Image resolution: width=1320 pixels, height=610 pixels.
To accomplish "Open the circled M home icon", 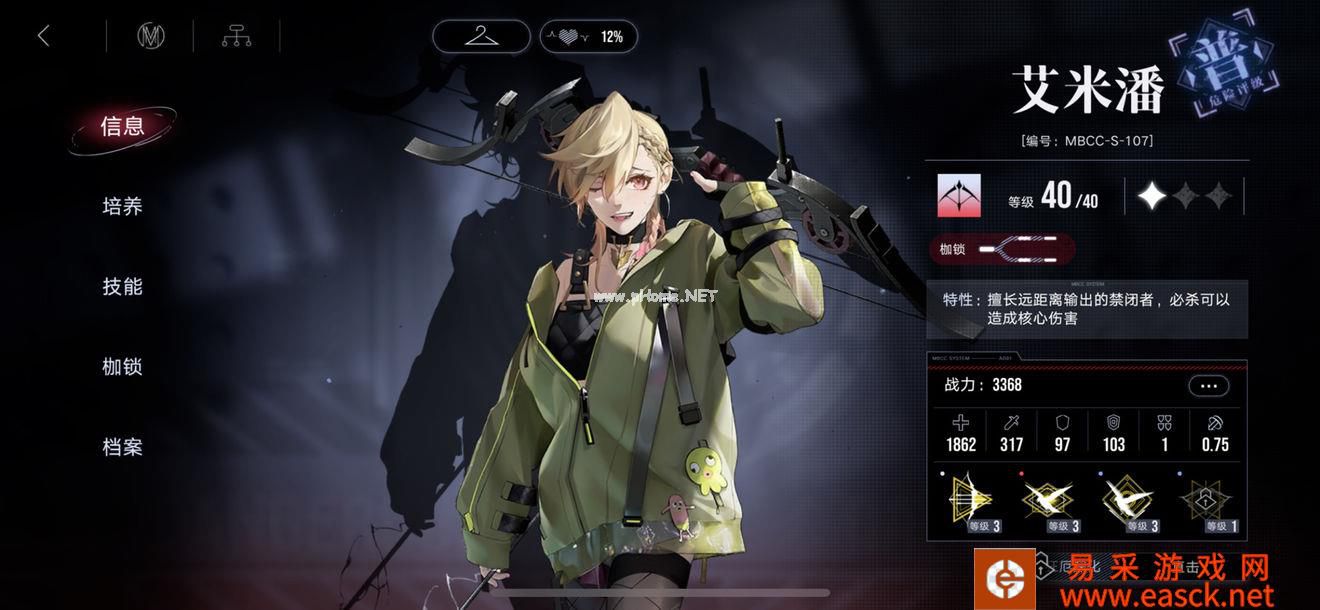I will click(x=151, y=37).
